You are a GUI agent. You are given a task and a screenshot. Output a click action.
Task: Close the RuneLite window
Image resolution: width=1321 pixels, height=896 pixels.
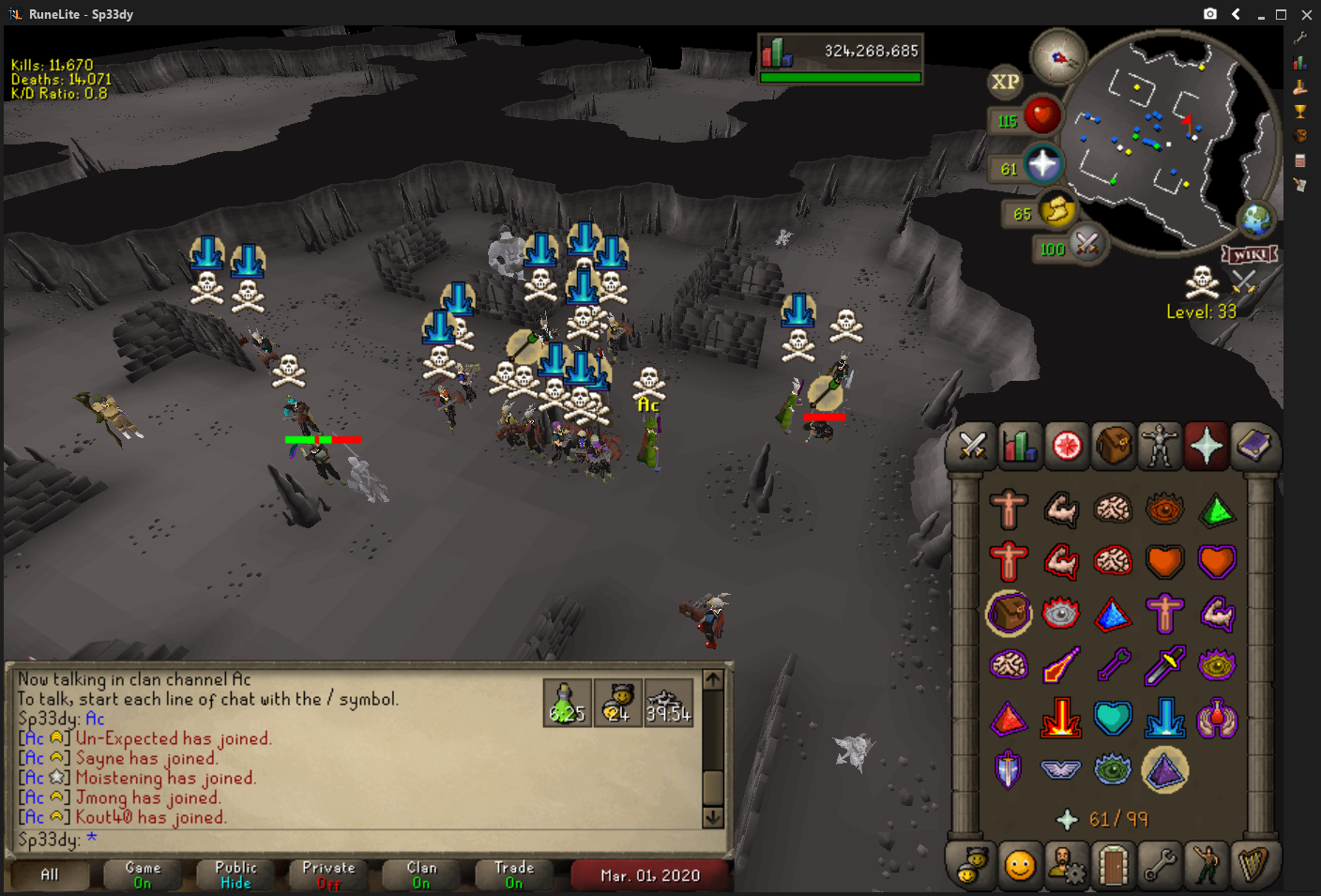pyautogui.click(x=1306, y=14)
